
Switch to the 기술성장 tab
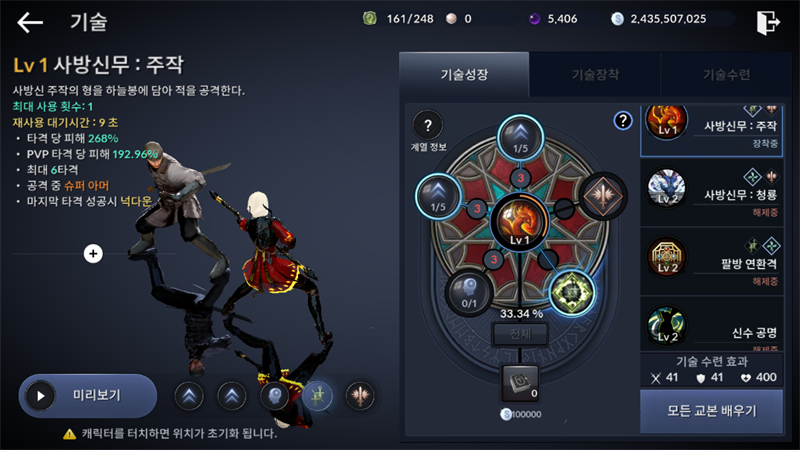click(463, 74)
